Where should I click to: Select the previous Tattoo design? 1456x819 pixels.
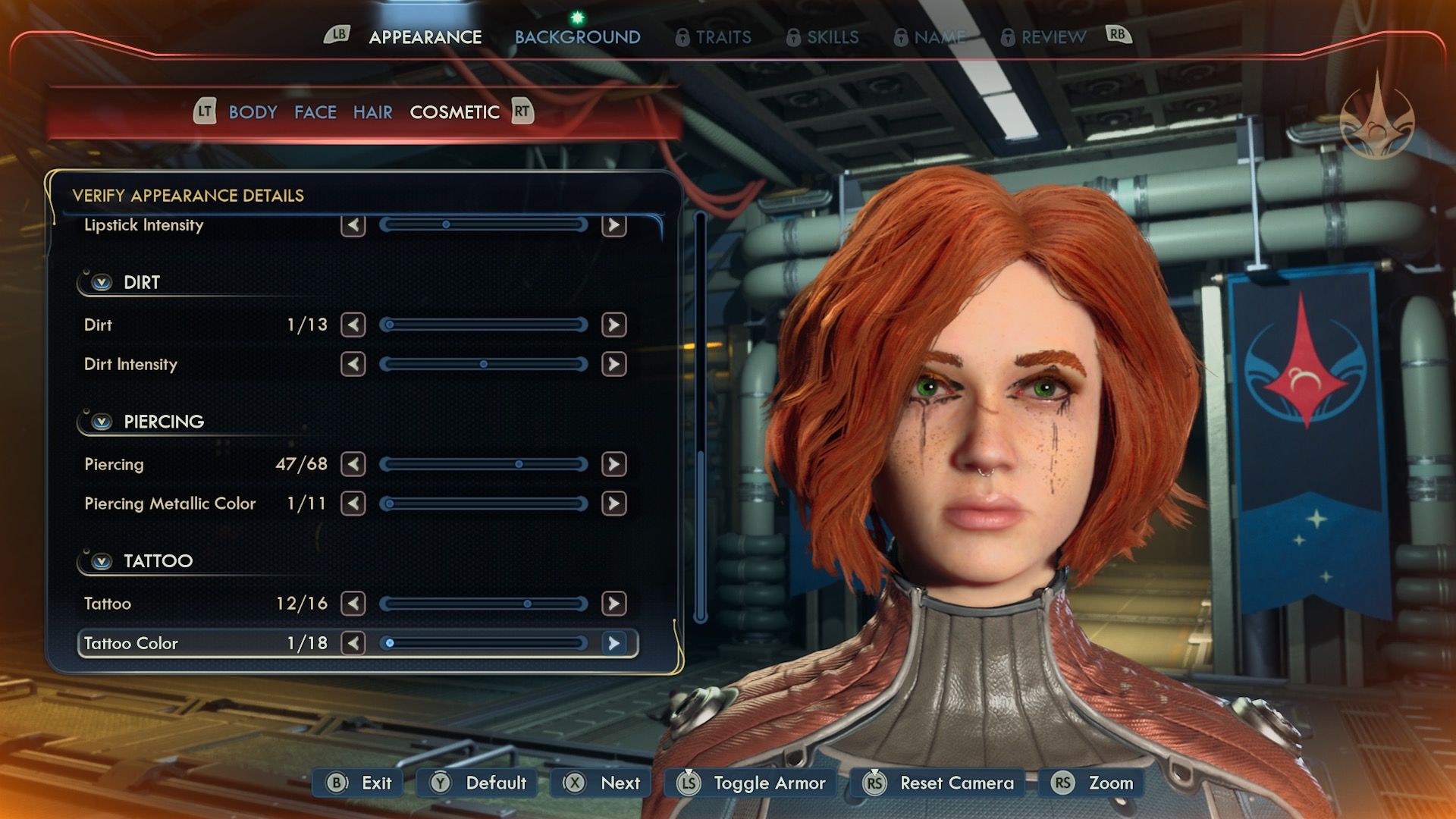[353, 604]
